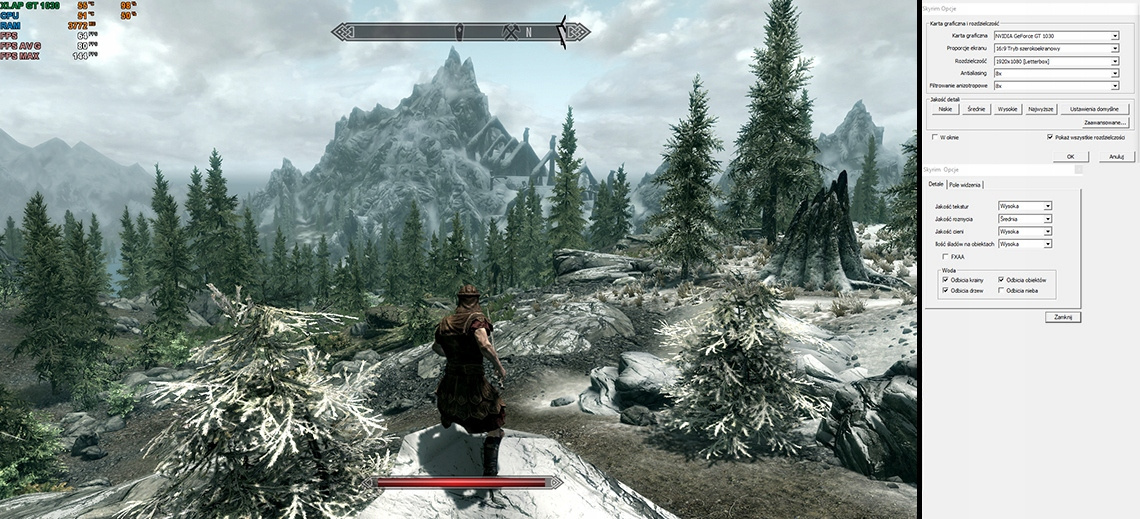Viewport: 1140px width, 519px height.
Task: Select the Średnie detail preset
Action: pyautogui.click(x=977, y=109)
